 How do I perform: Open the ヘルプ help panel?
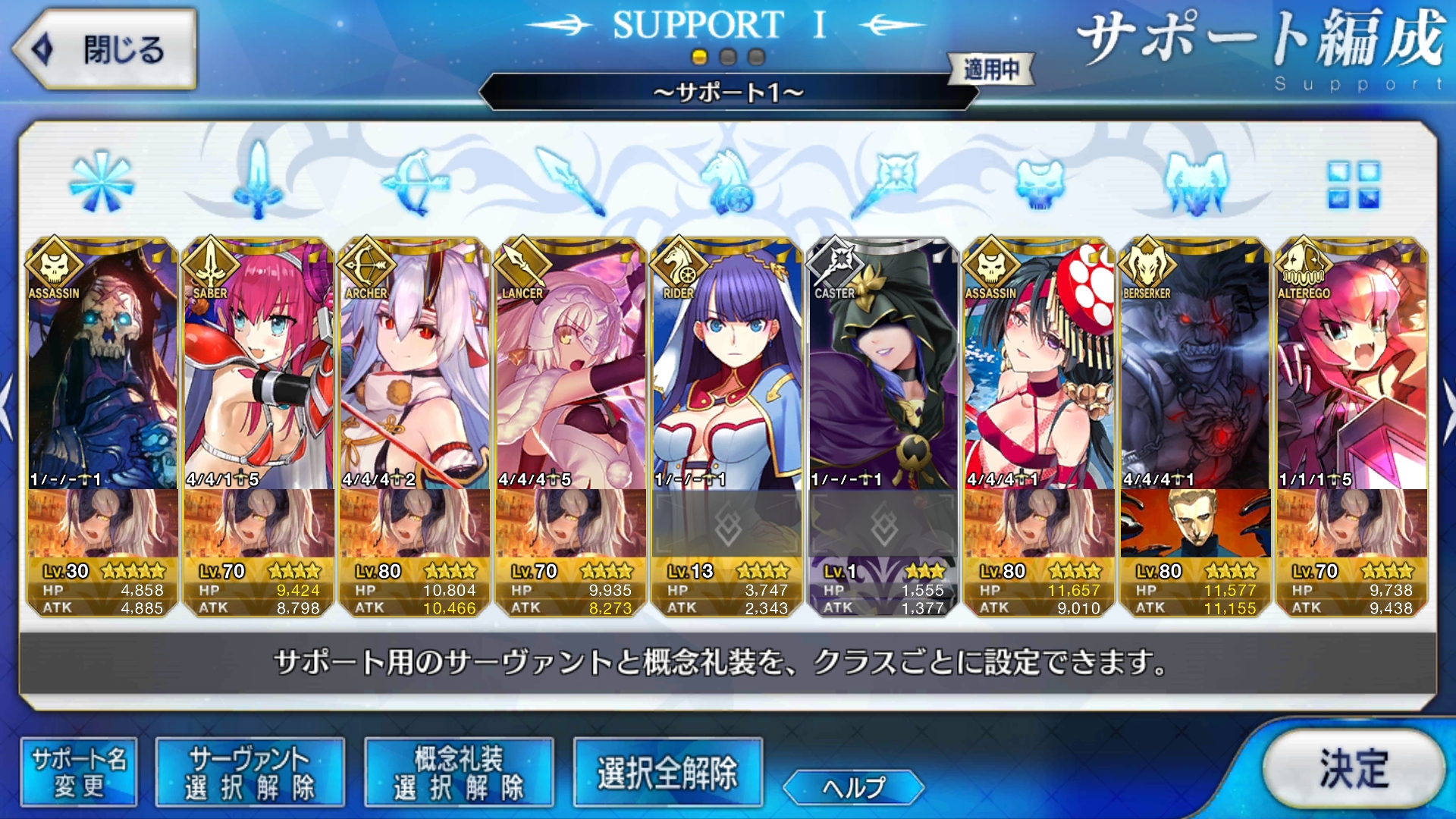[x=855, y=789]
